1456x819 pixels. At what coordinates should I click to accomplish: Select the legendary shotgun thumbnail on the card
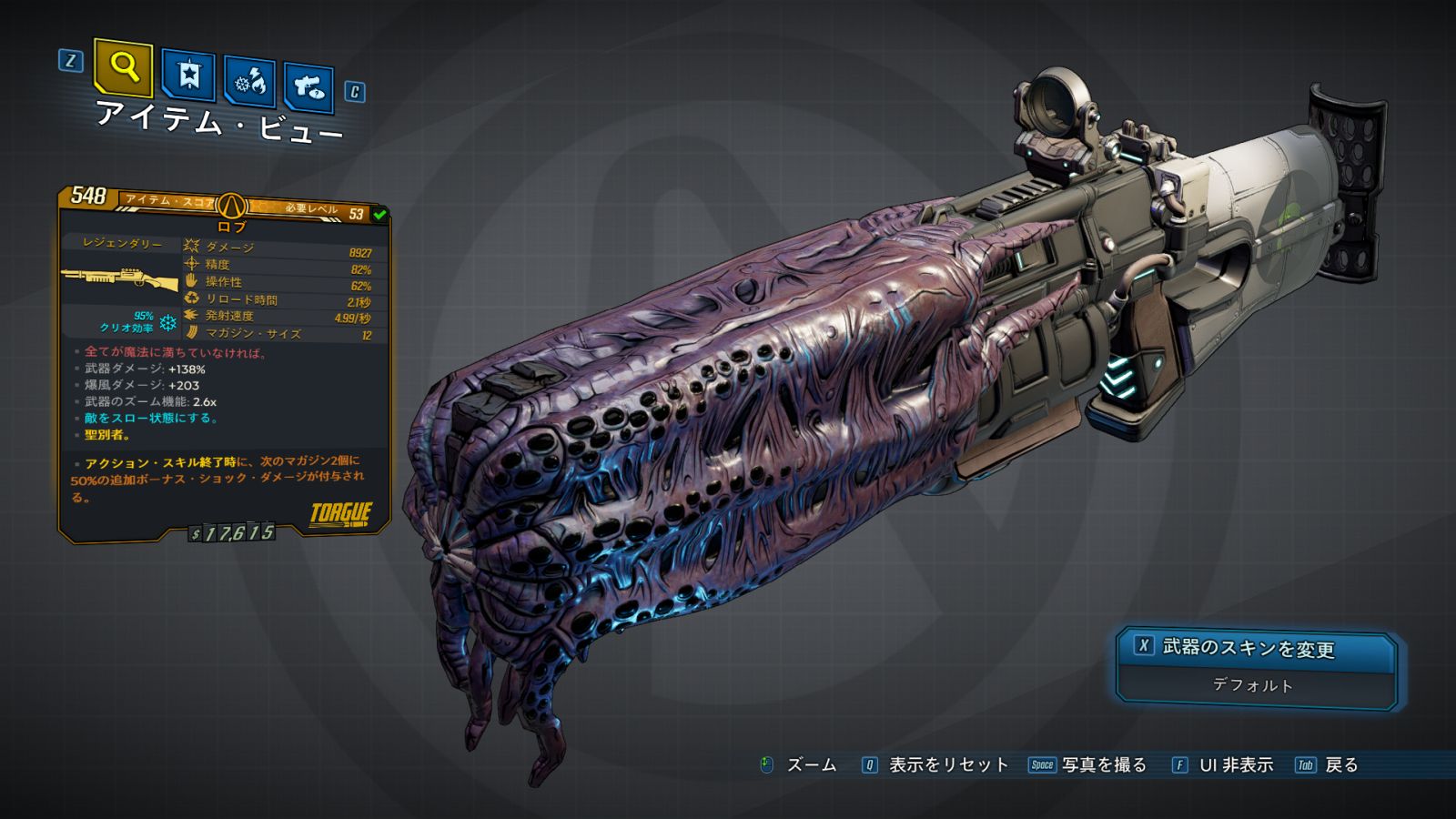[119, 278]
